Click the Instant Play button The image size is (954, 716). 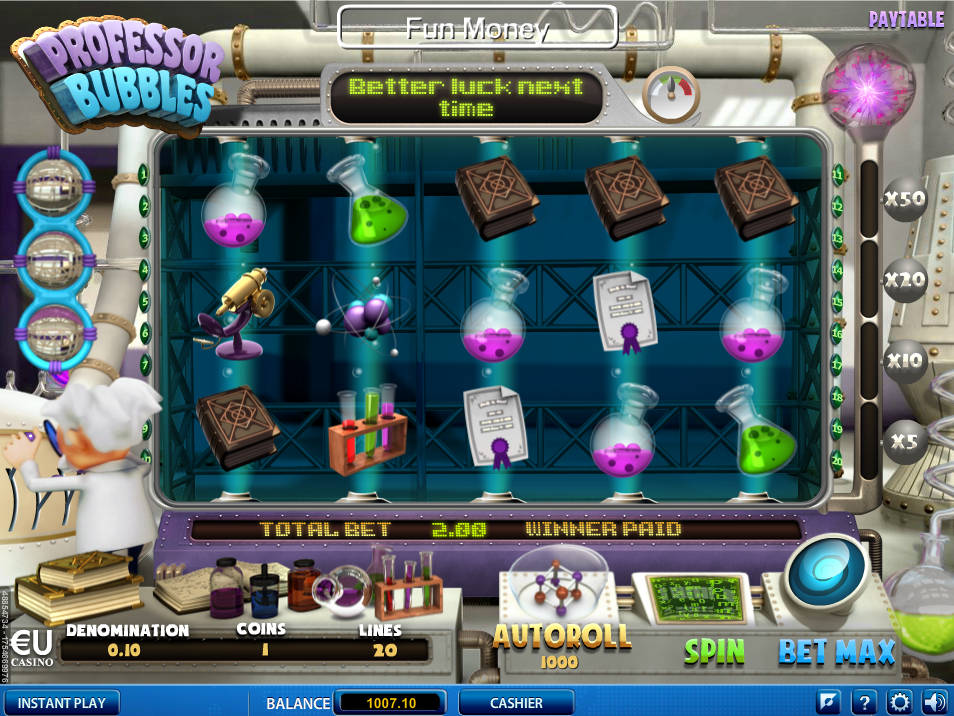(61, 703)
